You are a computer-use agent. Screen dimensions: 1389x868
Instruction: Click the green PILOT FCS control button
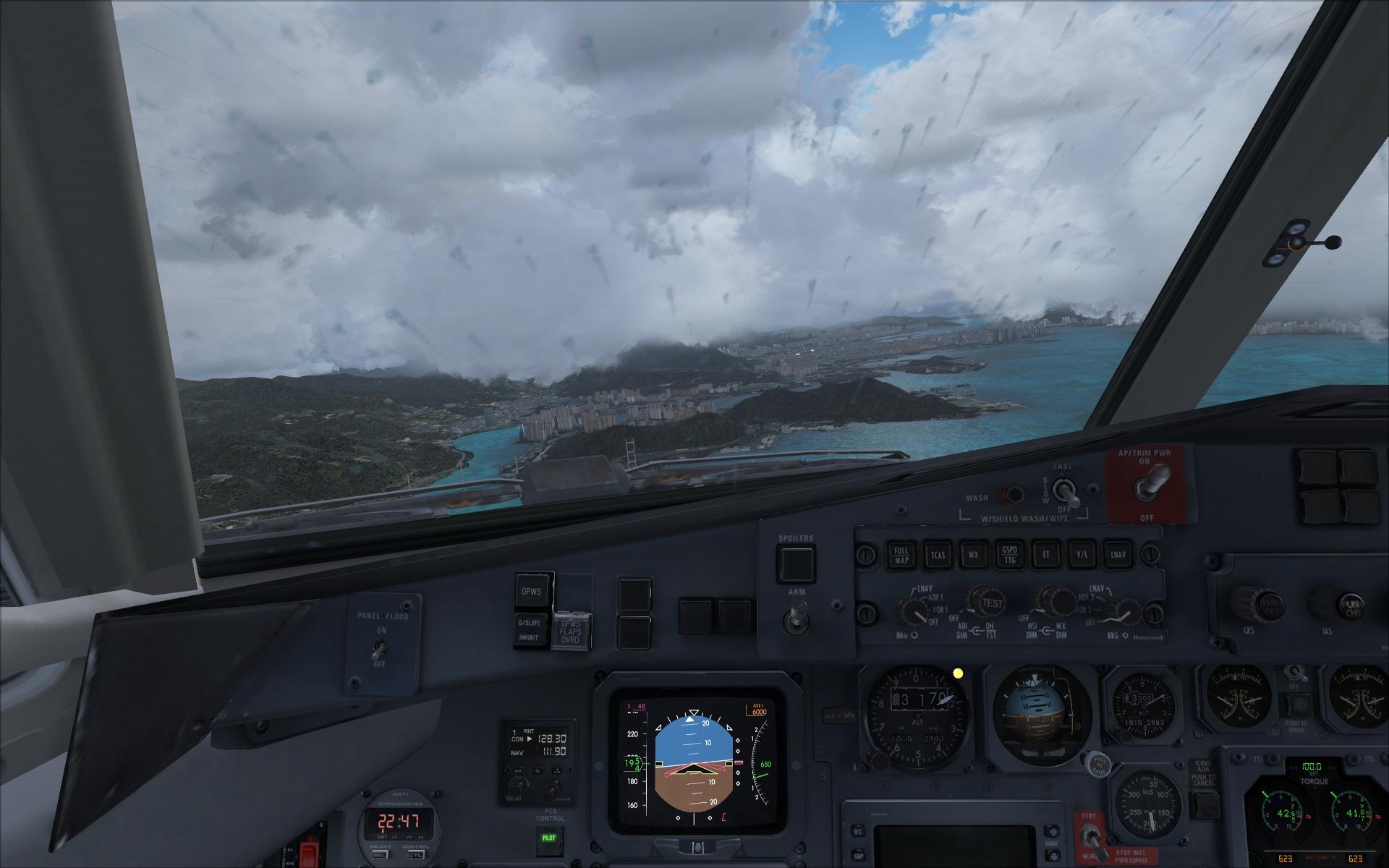[548, 838]
